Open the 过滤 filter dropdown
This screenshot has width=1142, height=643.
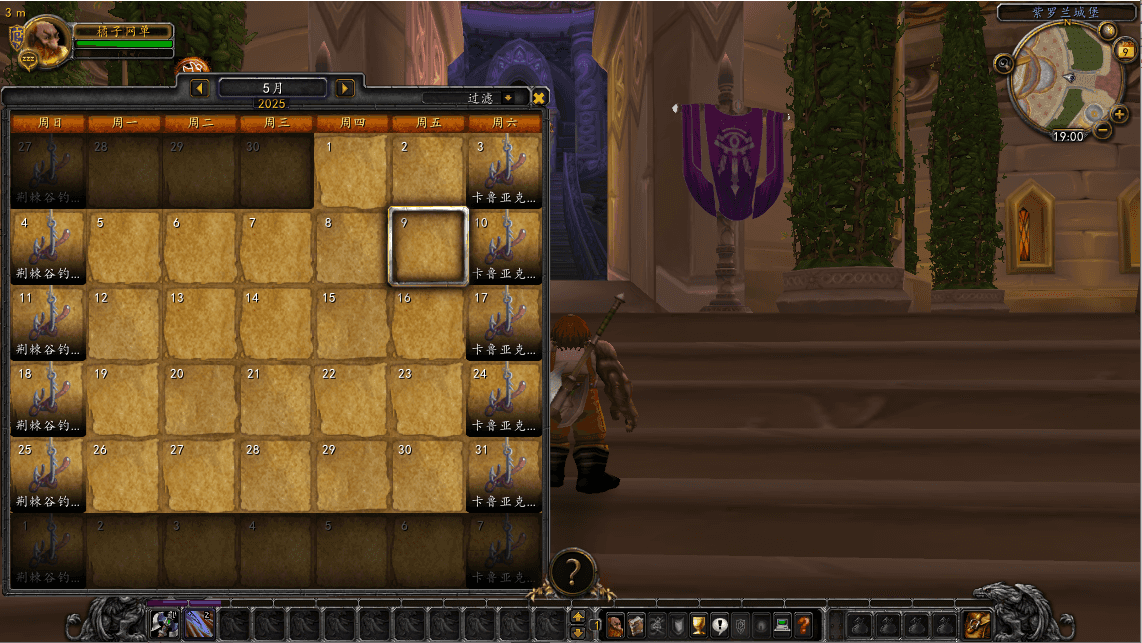pyautogui.click(x=508, y=98)
